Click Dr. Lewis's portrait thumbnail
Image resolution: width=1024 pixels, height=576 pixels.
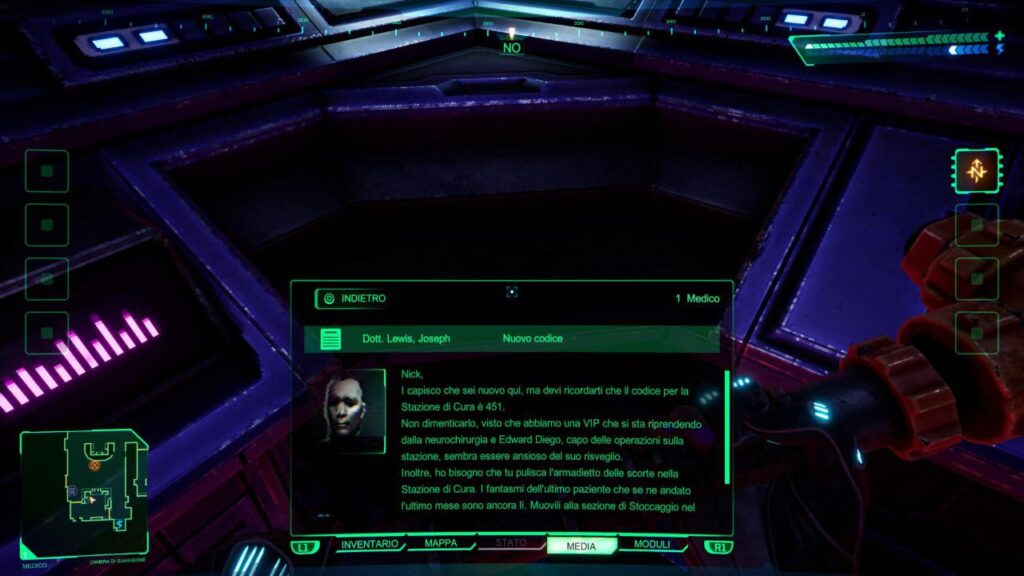[352, 410]
